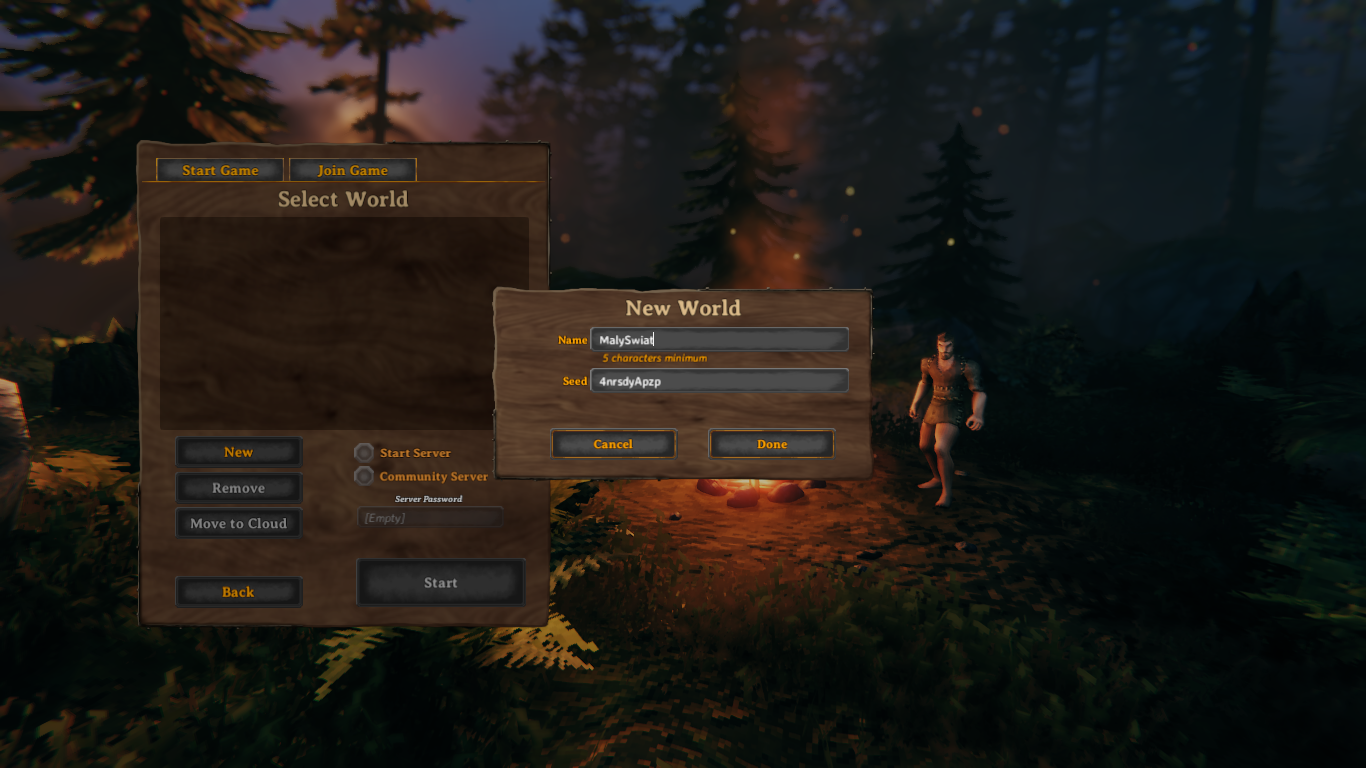Cancel the New World dialog
1366x768 pixels.
point(613,444)
